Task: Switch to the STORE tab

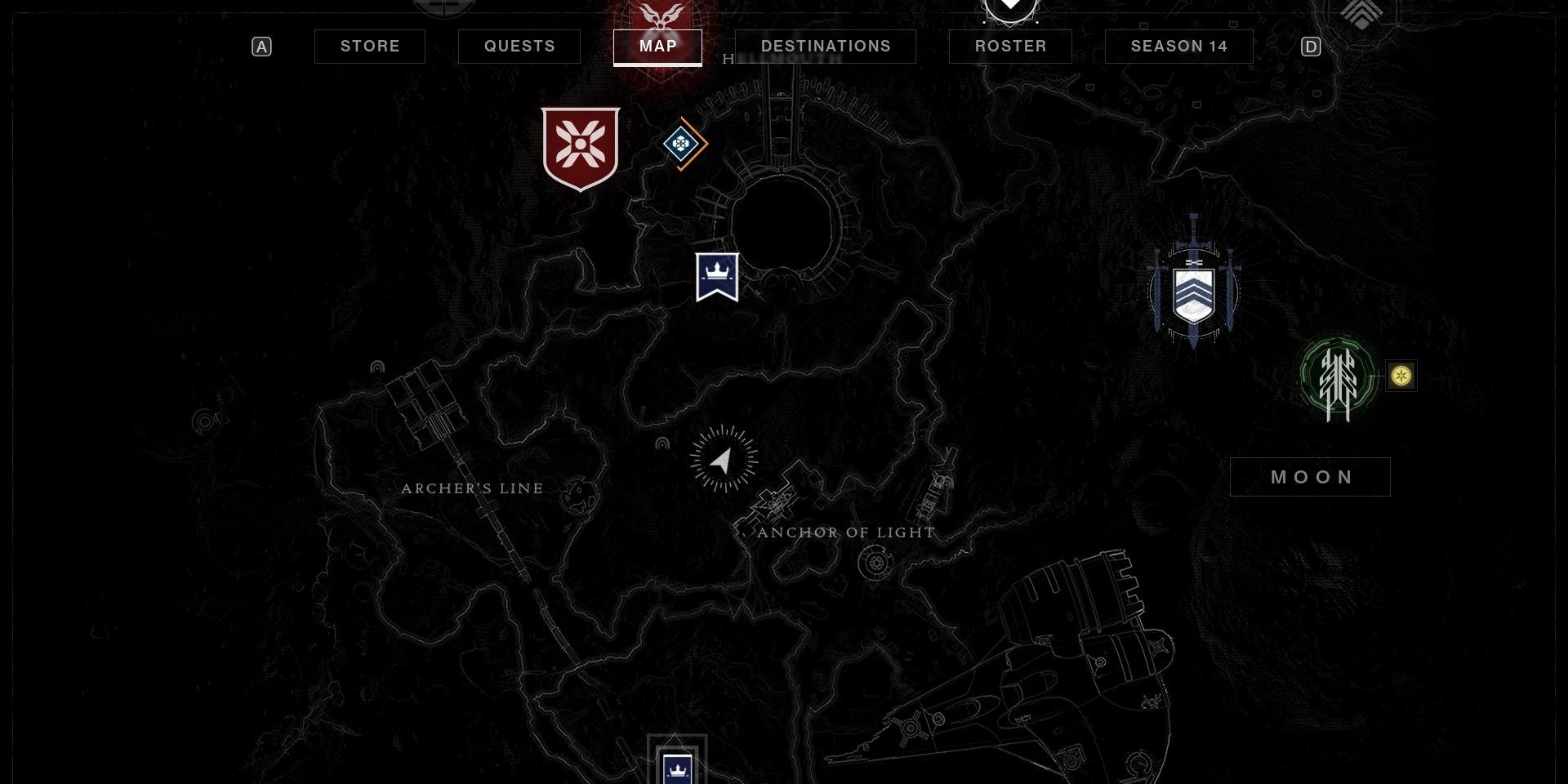Action: pos(369,47)
